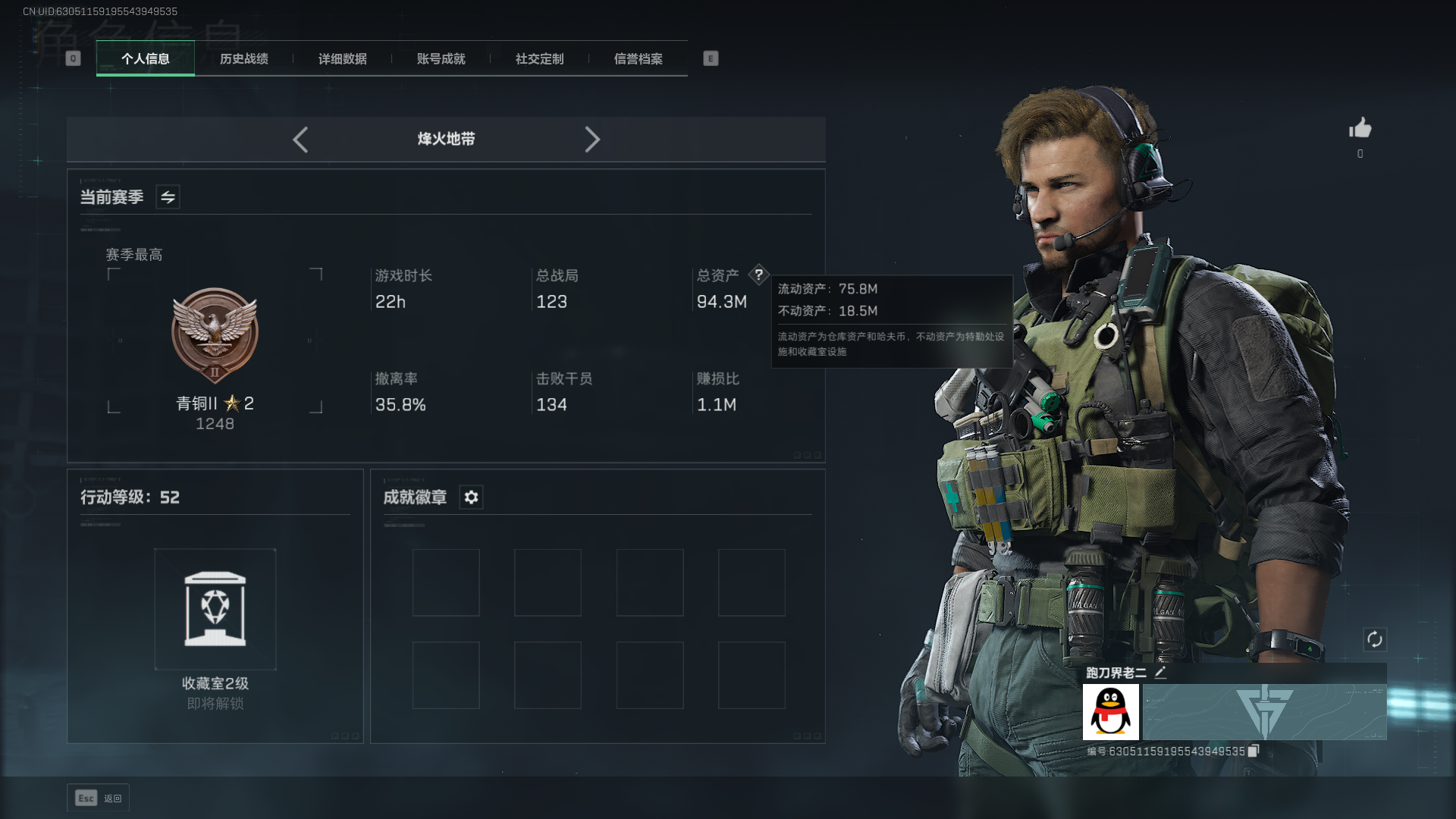Open the 信誉档案 tab
1456x819 pixels.
[638, 58]
